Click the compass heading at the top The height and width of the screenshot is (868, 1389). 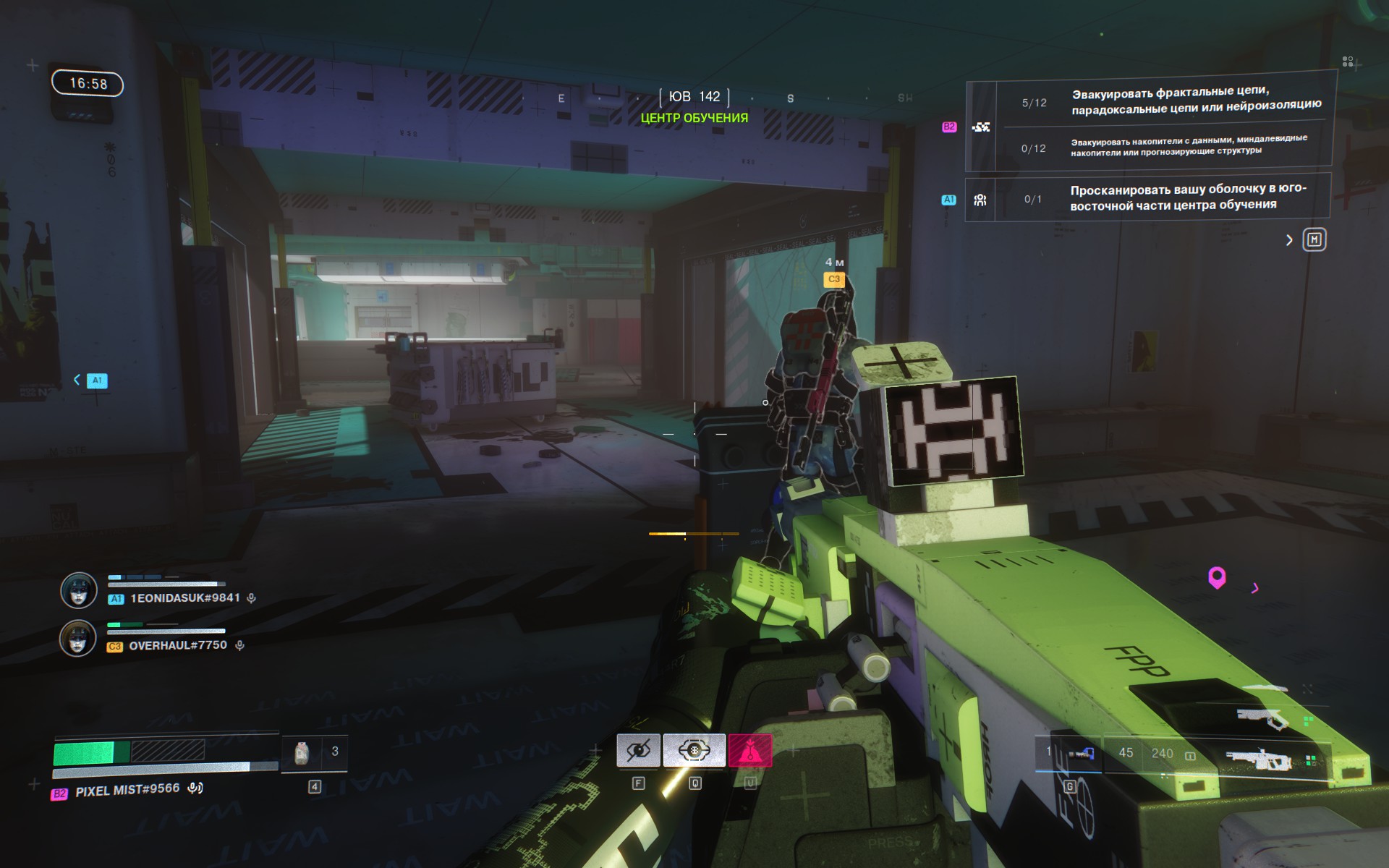click(694, 97)
